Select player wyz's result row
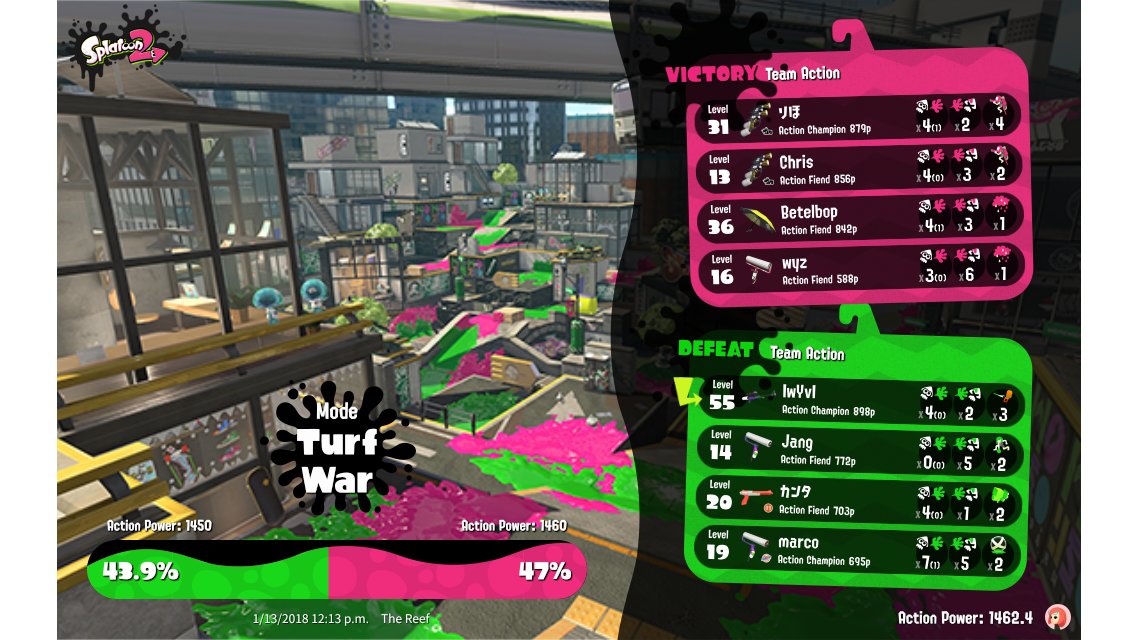 (x=860, y=270)
